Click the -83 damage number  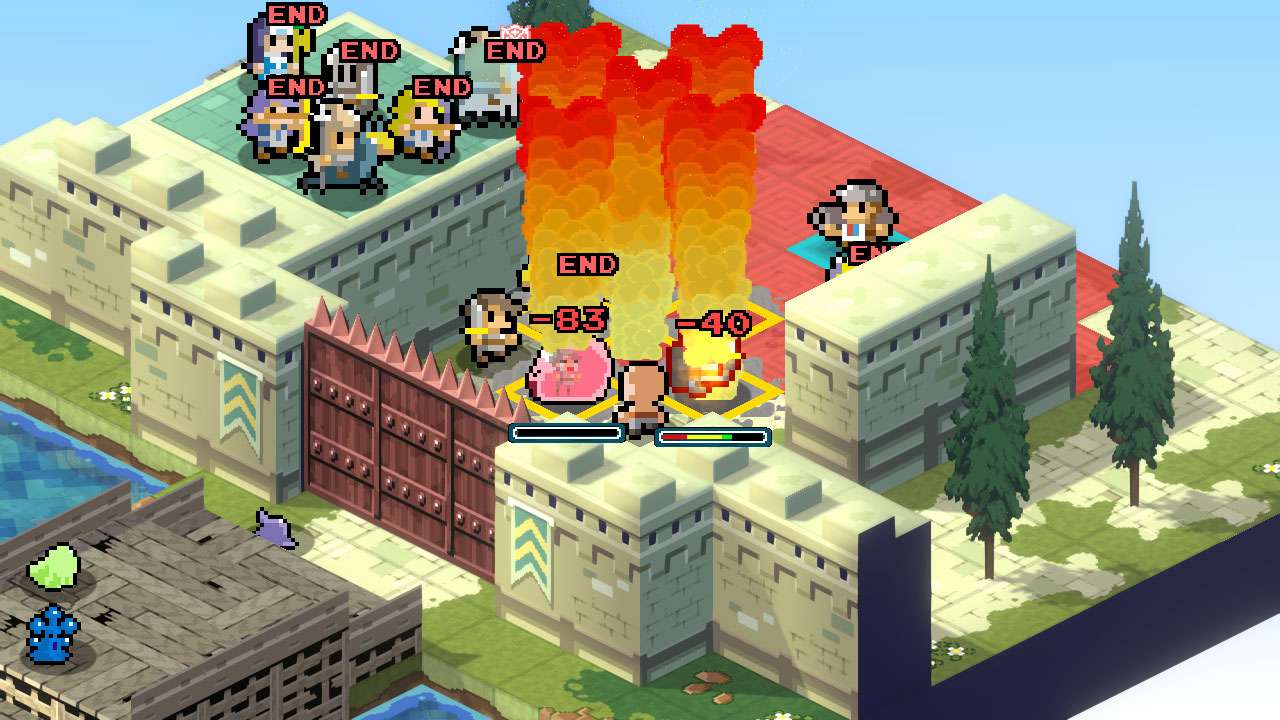click(x=567, y=322)
